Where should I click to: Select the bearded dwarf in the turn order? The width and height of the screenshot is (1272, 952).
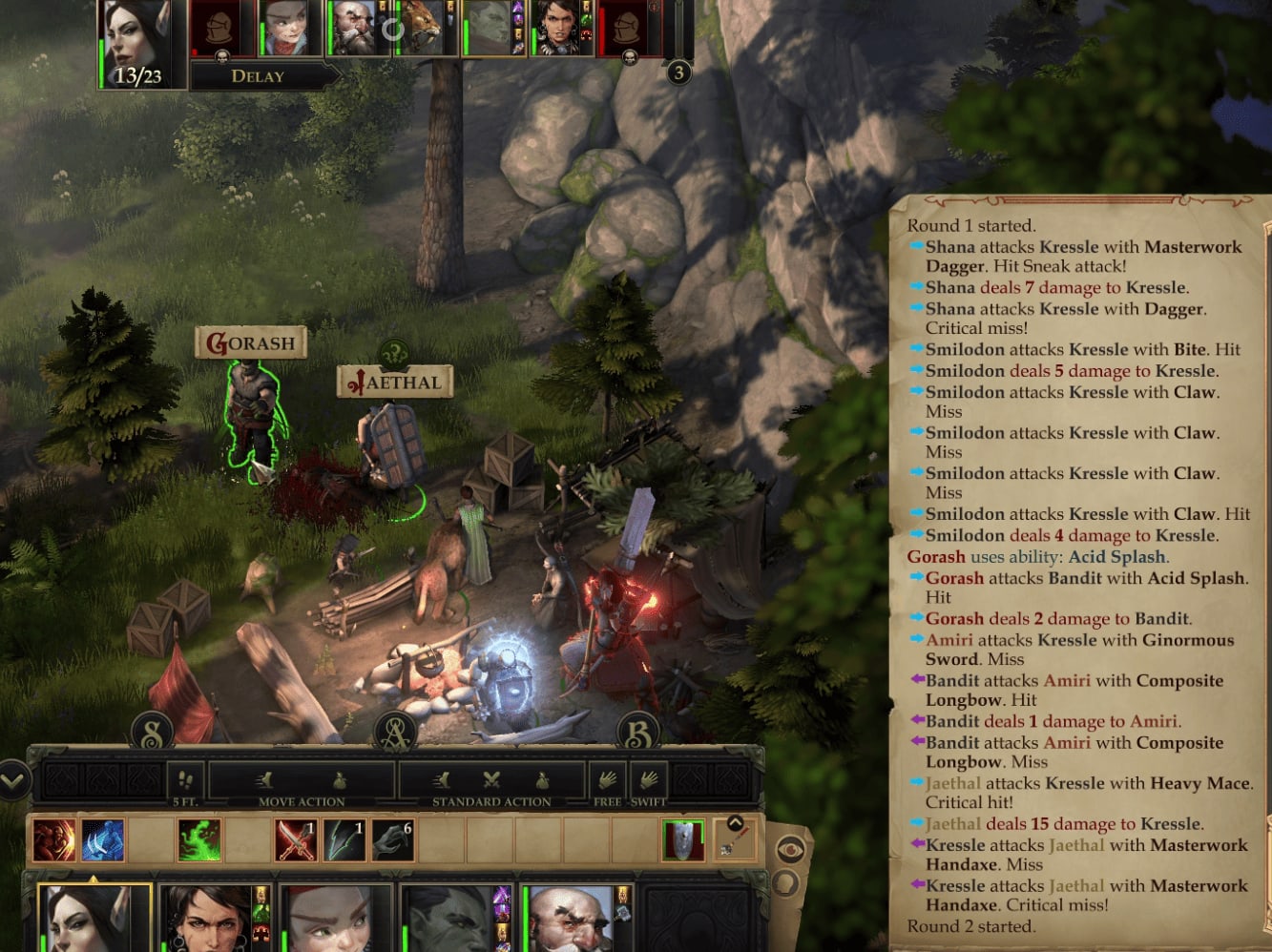click(354, 29)
